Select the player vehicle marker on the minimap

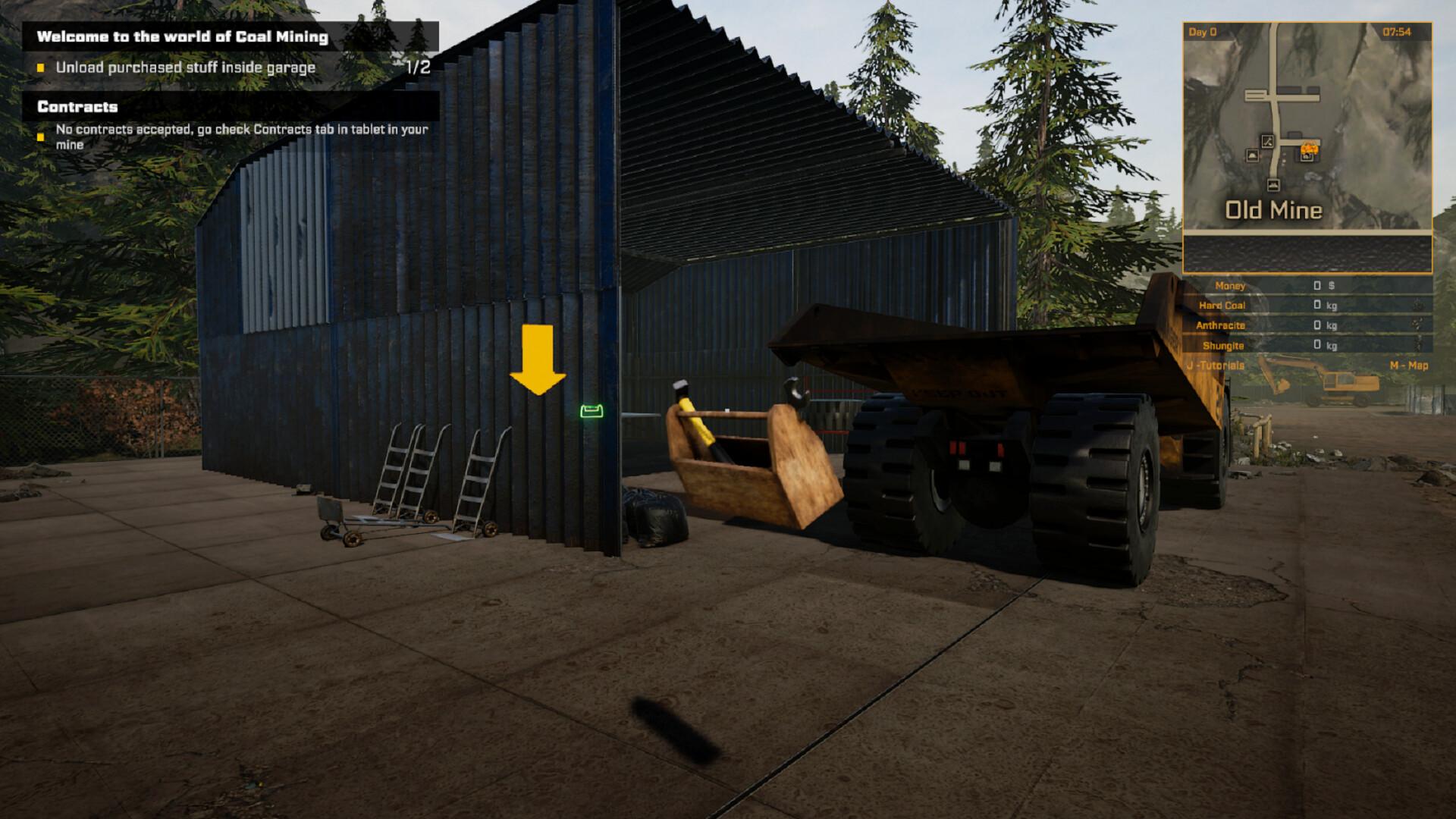[x=1310, y=149]
